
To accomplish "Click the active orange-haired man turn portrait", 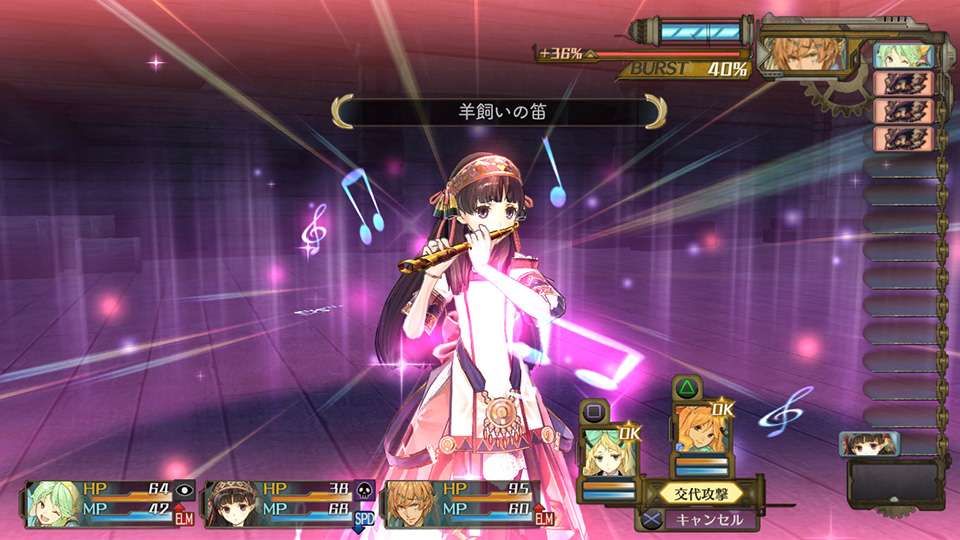I will tap(801, 53).
